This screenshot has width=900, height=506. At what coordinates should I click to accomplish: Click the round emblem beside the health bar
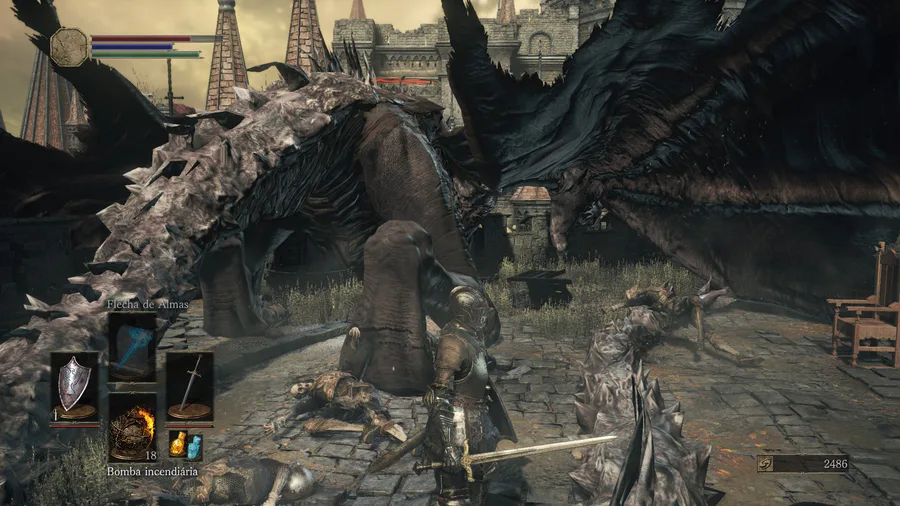point(70,47)
